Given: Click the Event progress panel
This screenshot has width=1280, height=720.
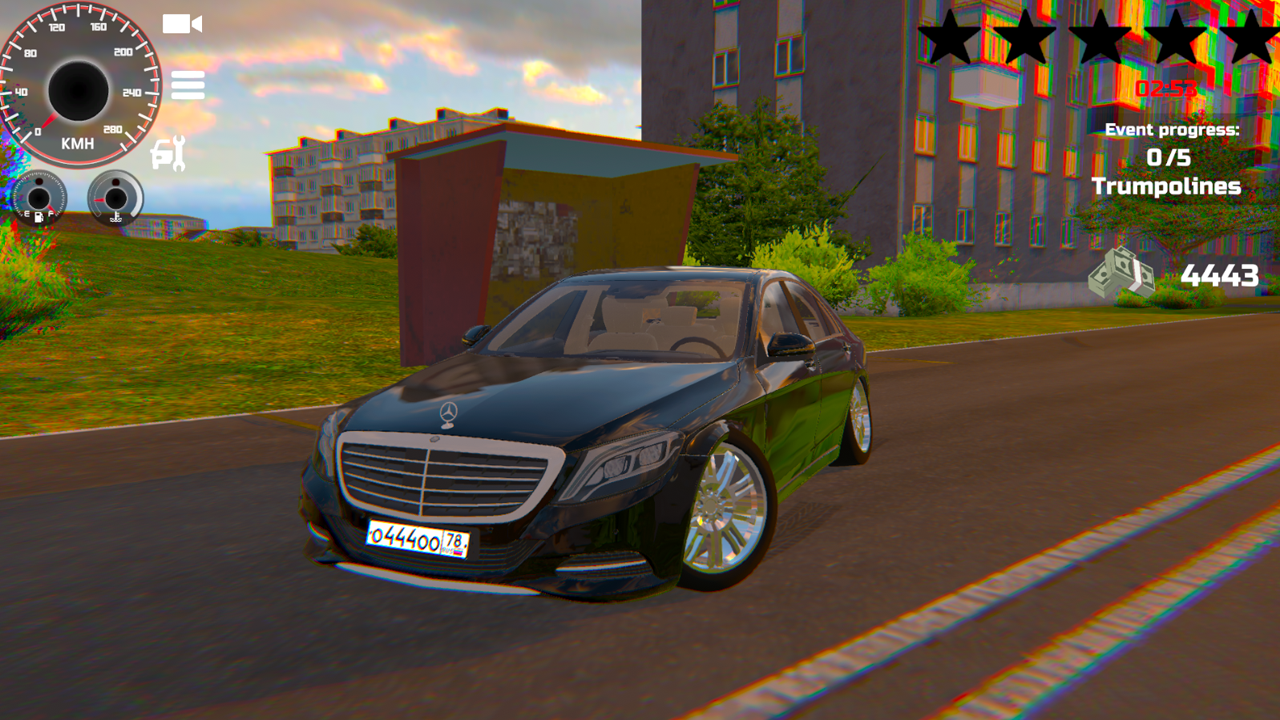Looking at the screenshot, I should coord(1171,129).
